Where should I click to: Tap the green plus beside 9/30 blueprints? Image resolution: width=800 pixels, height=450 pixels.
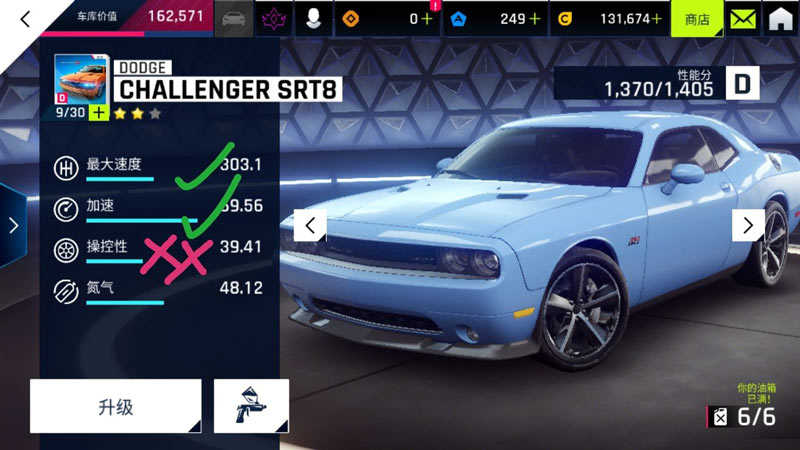tap(98, 113)
